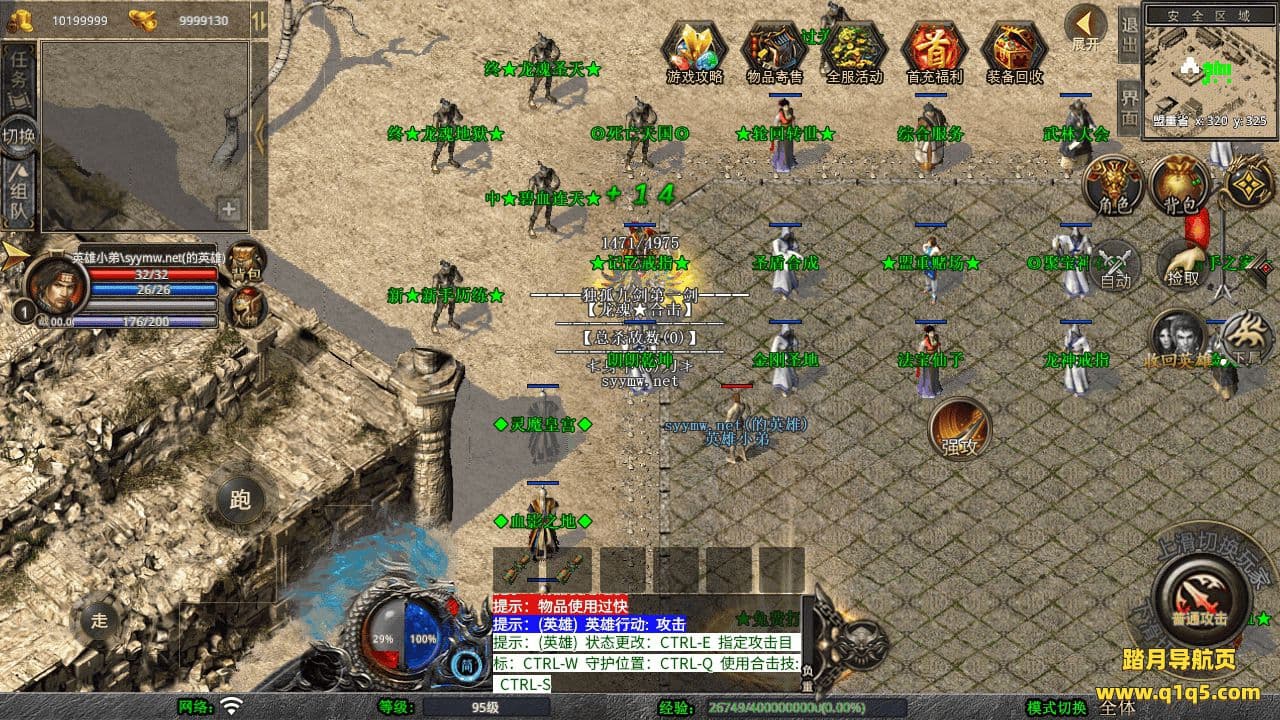Viewport: 1280px width, 720px height.
Task: Open the 物品寄售 consignment shop
Action: [x=775, y=50]
